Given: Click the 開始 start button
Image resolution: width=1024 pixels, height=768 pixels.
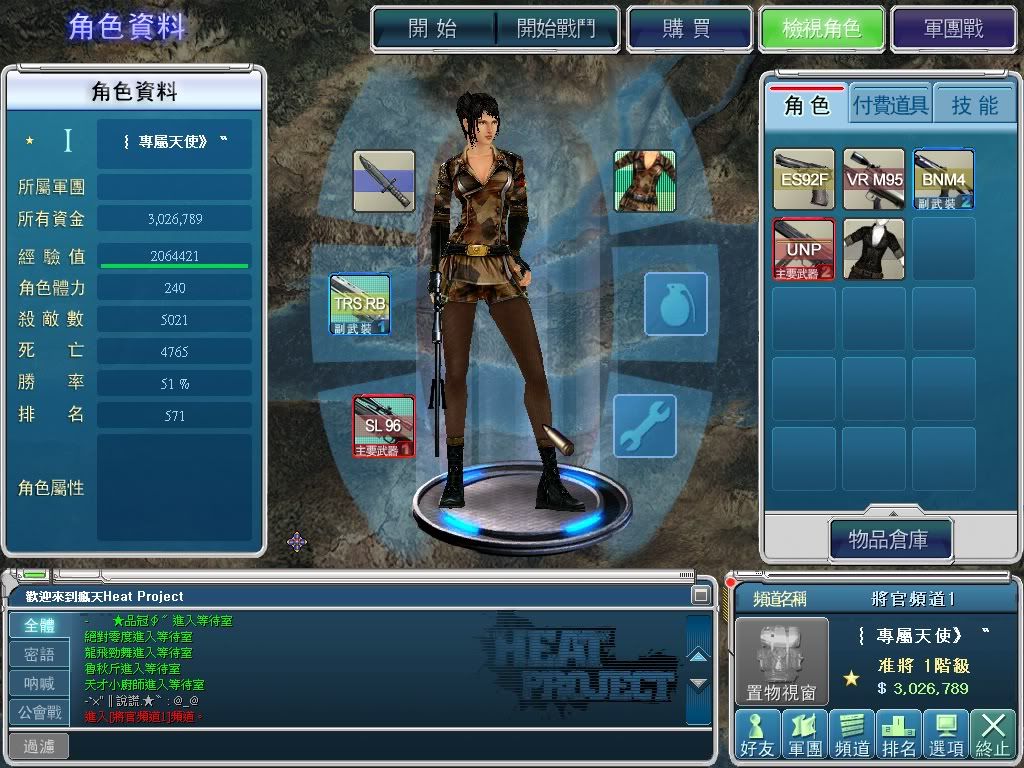Looking at the screenshot, I should tap(433, 29).
